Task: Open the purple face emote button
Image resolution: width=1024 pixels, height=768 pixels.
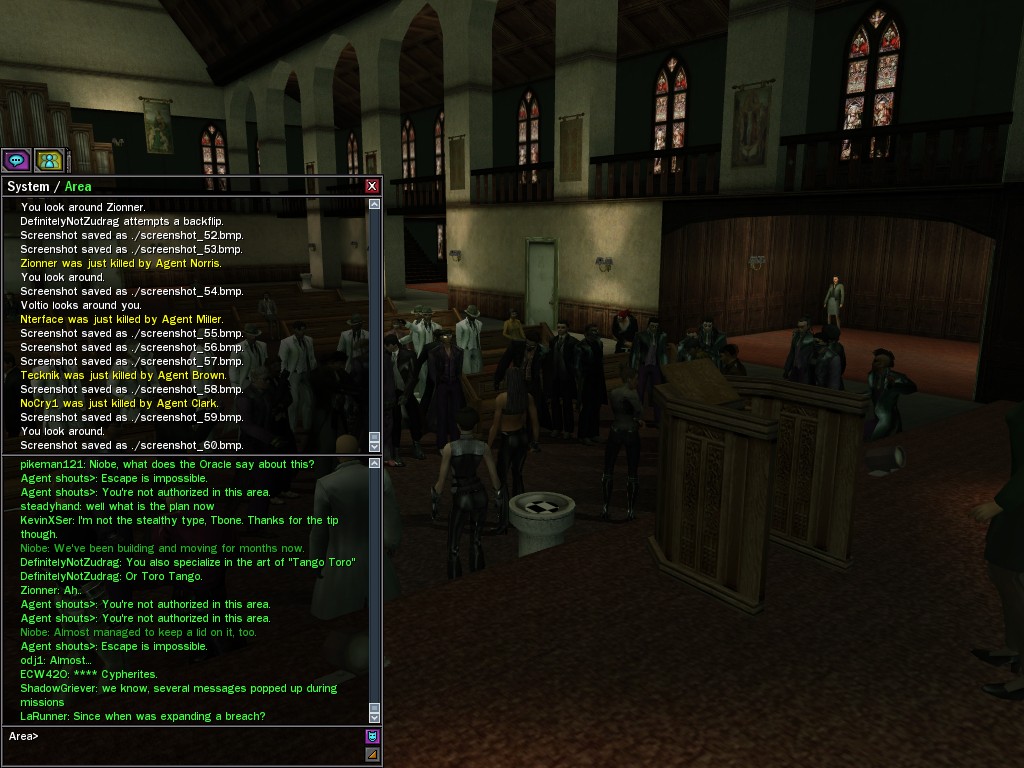Action: [x=372, y=737]
